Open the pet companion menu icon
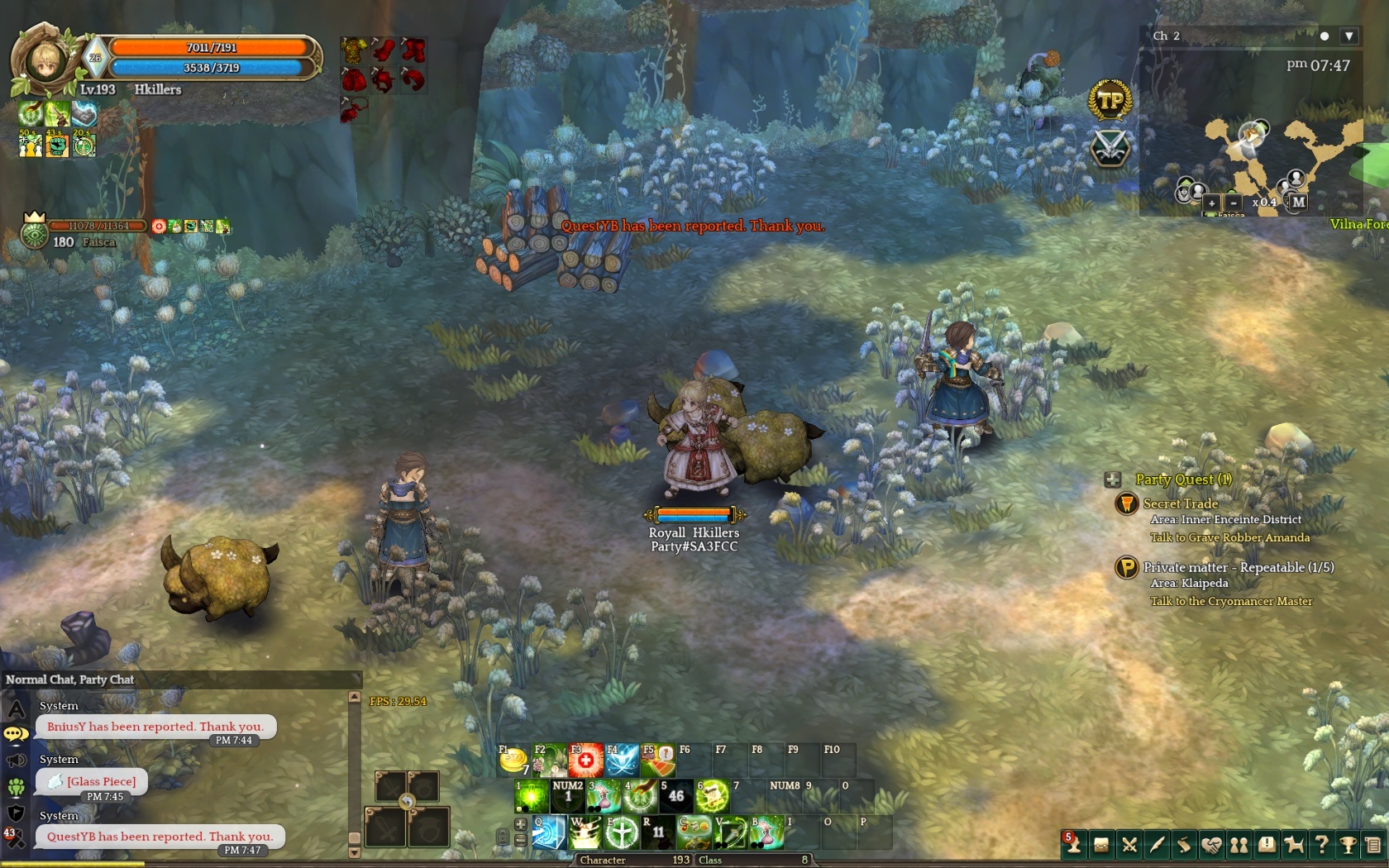Image resolution: width=1389 pixels, height=868 pixels. [x=1294, y=845]
